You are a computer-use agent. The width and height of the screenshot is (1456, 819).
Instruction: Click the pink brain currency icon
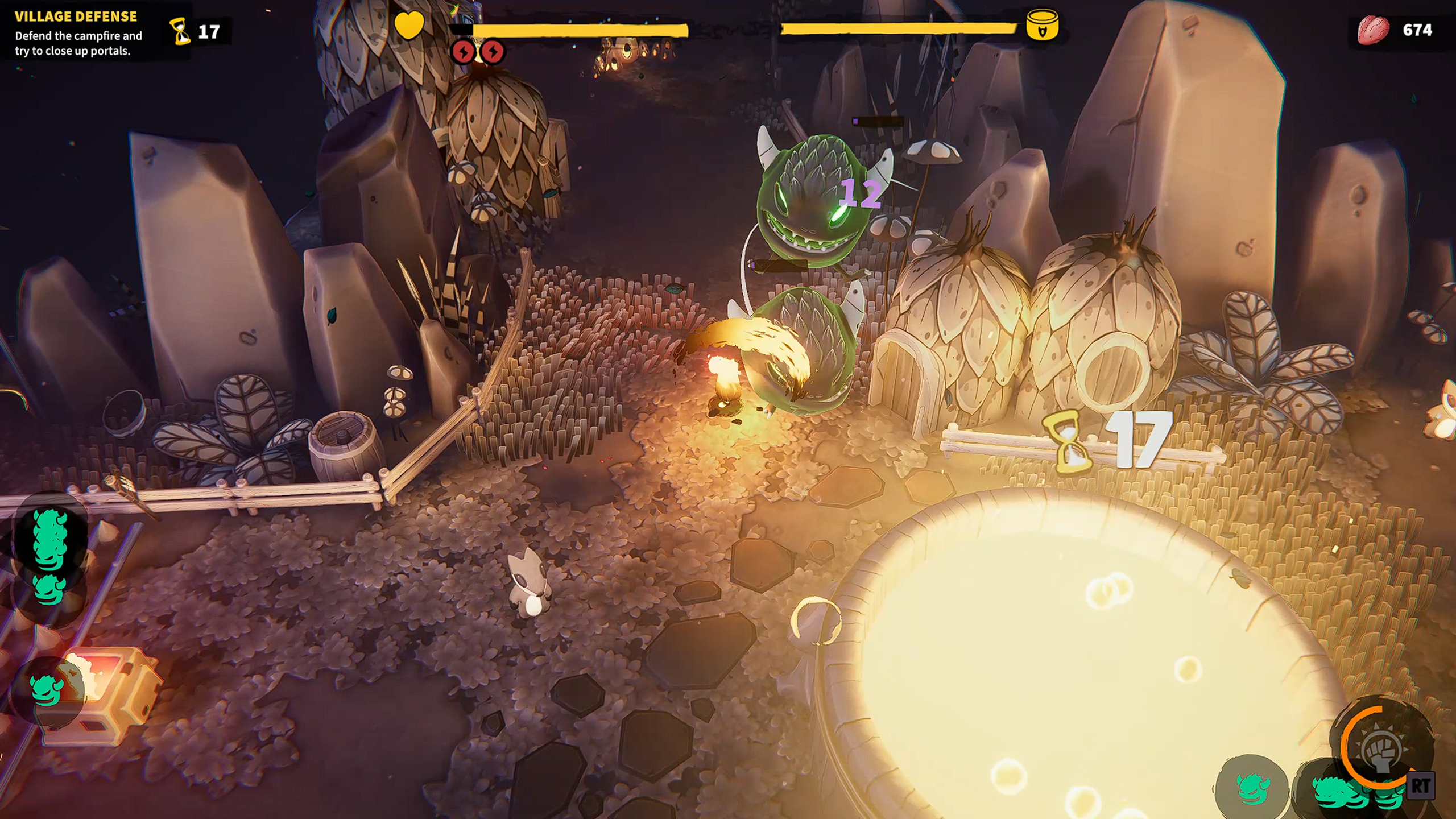[x=1372, y=30]
